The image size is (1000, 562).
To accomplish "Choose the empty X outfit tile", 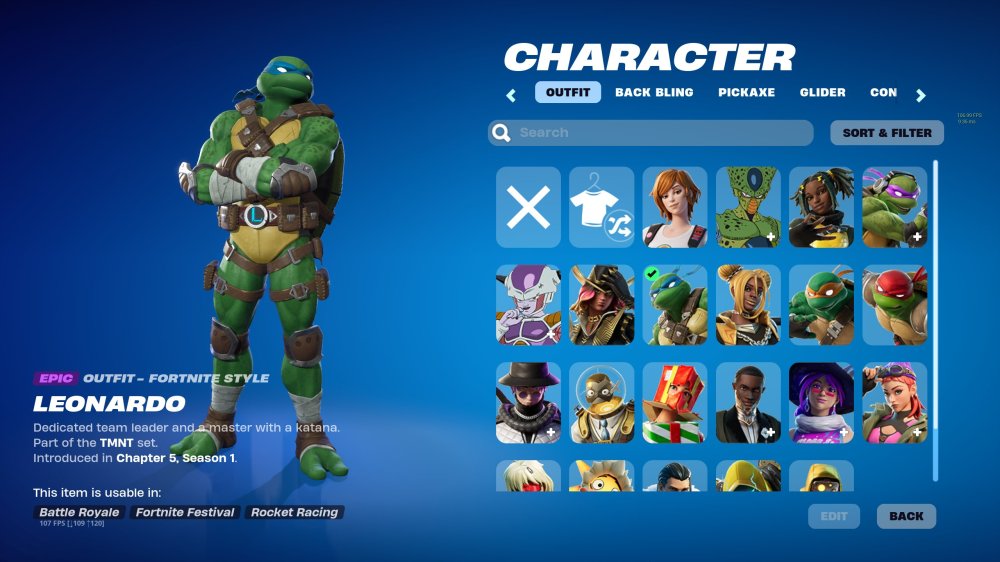I will coord(529,207).
